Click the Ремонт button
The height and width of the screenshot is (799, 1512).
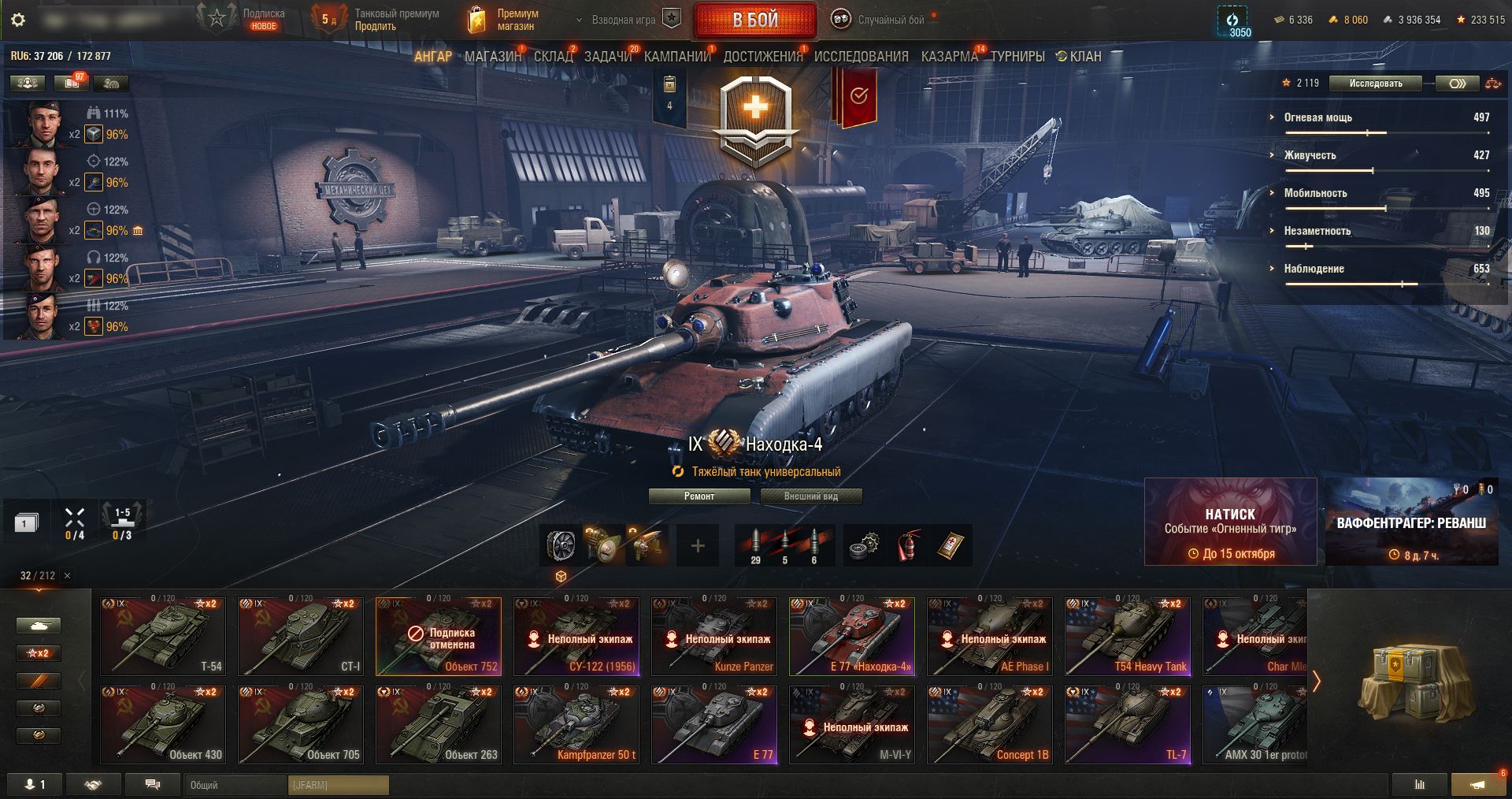[699, 496]
